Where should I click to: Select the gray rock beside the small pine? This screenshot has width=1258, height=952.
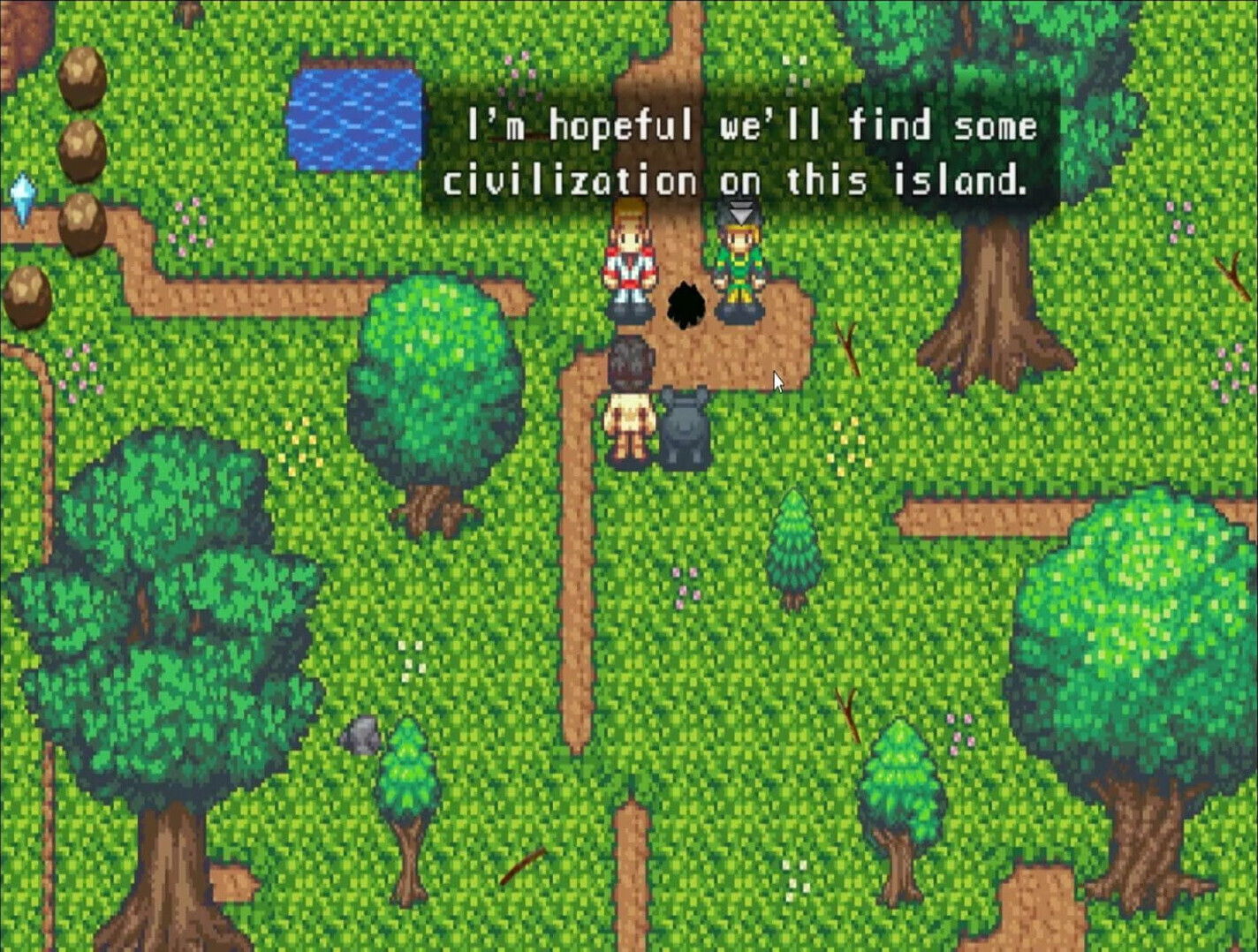coord(363,735)
